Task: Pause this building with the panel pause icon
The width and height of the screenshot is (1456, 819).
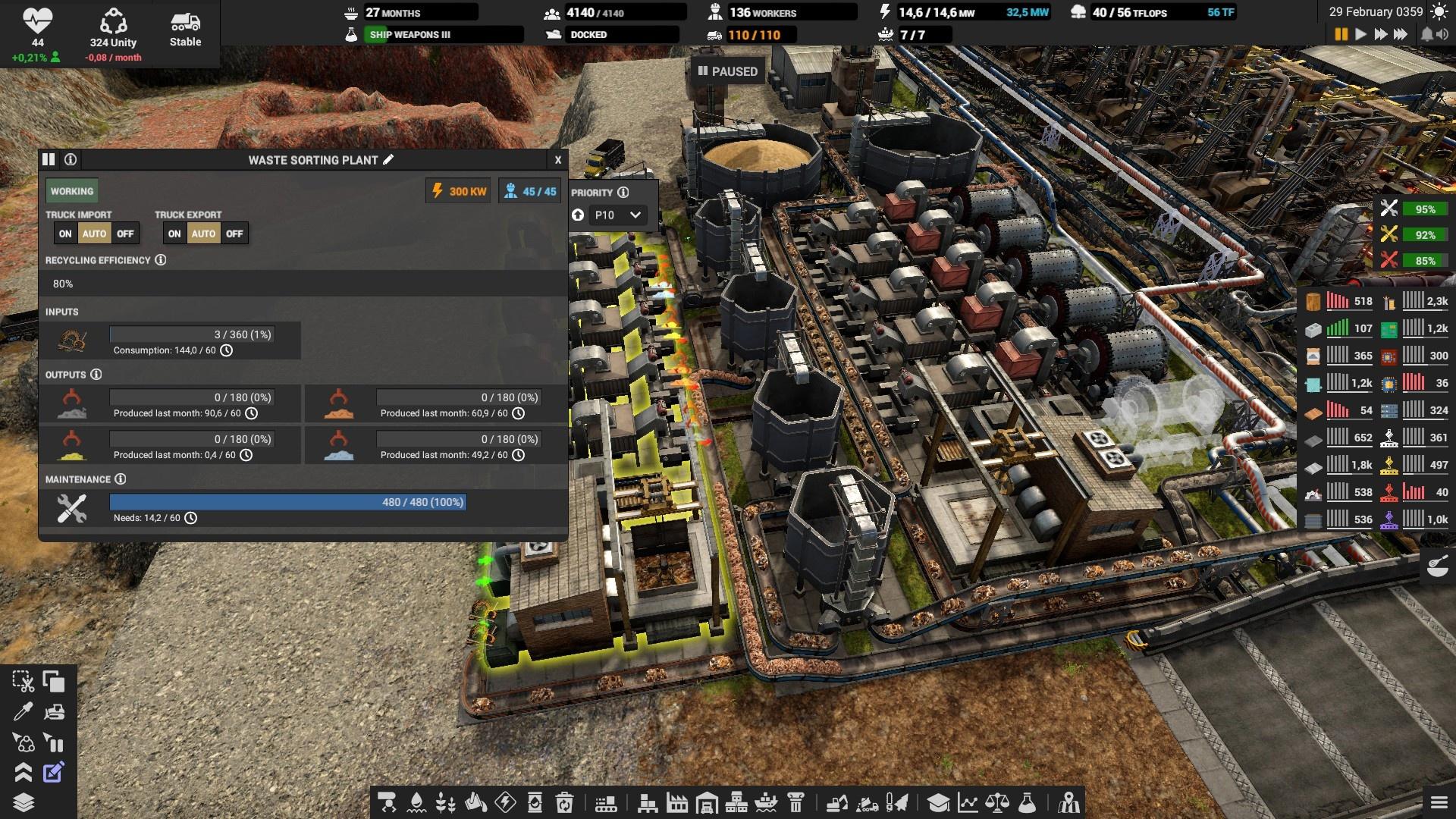Action: (x=49, y=159)
